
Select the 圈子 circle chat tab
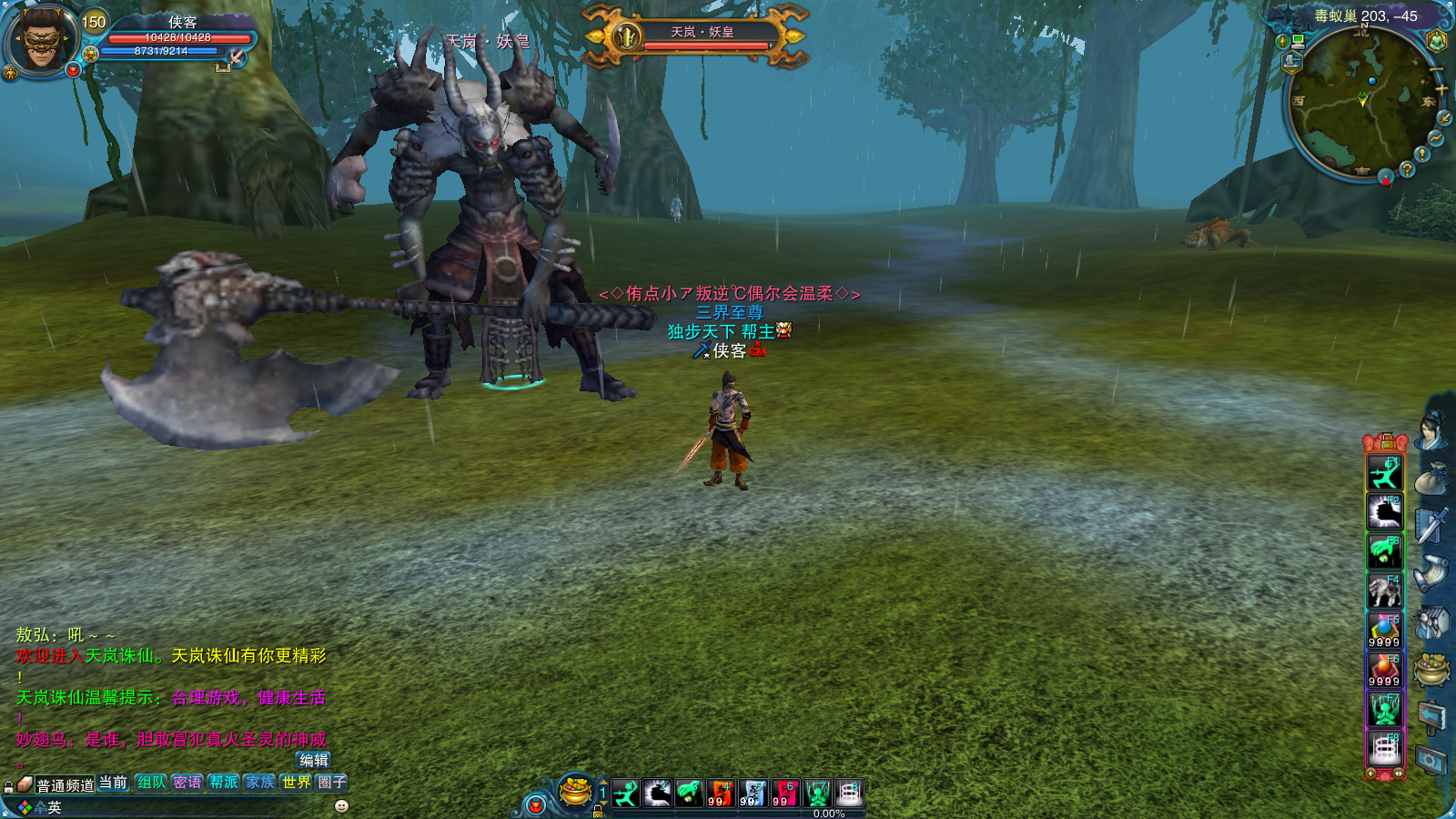tap(332, 783)
